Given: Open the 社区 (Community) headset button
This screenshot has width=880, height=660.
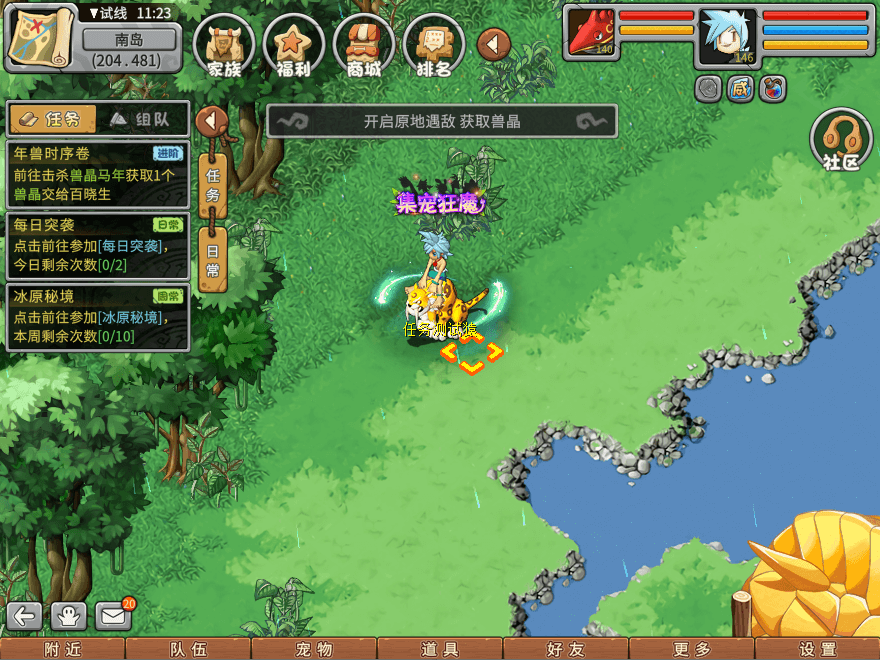Looking at the screenshot, I should coord(842,142).
